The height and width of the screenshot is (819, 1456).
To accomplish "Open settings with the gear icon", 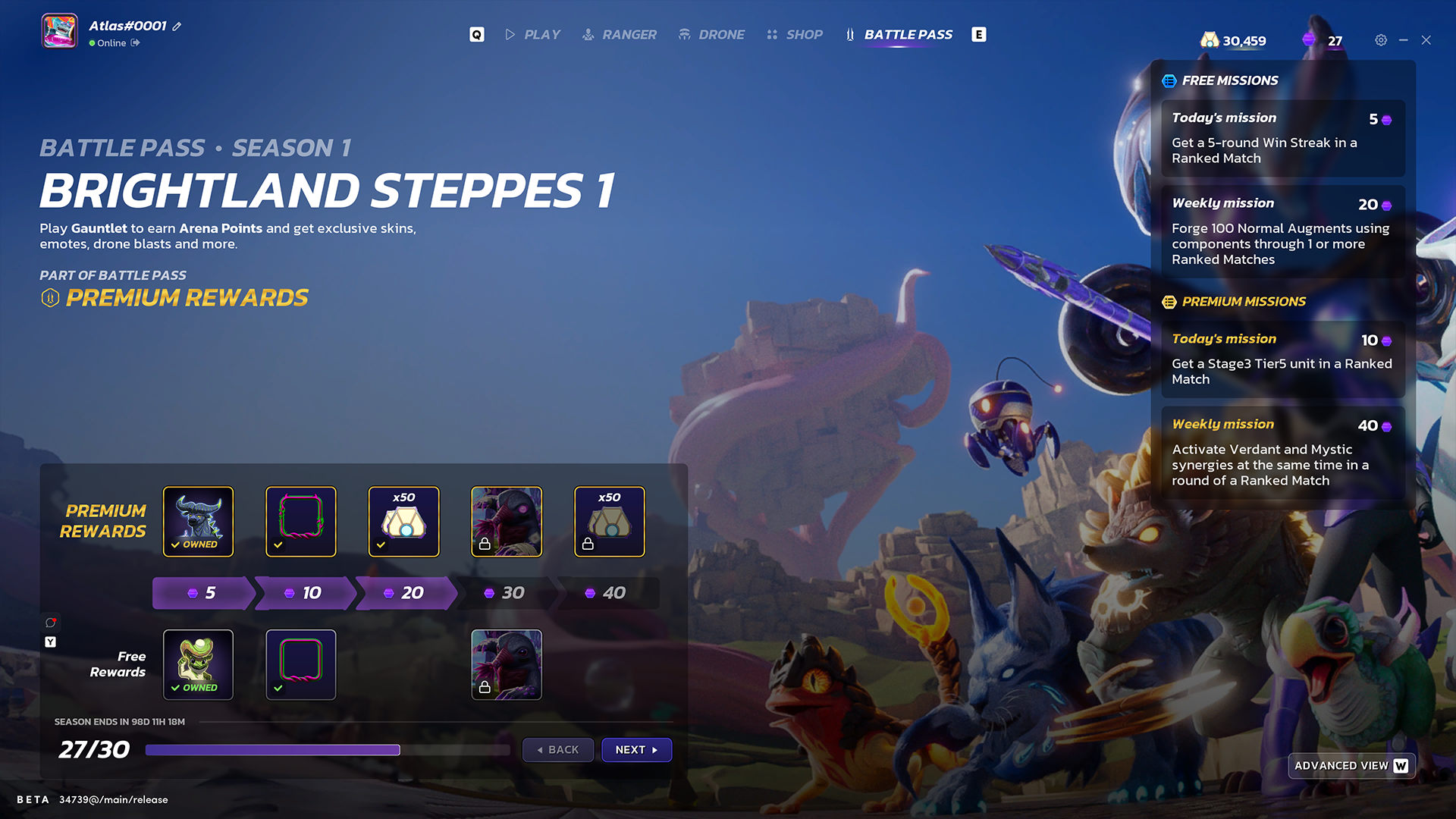I will (1381, 40).
